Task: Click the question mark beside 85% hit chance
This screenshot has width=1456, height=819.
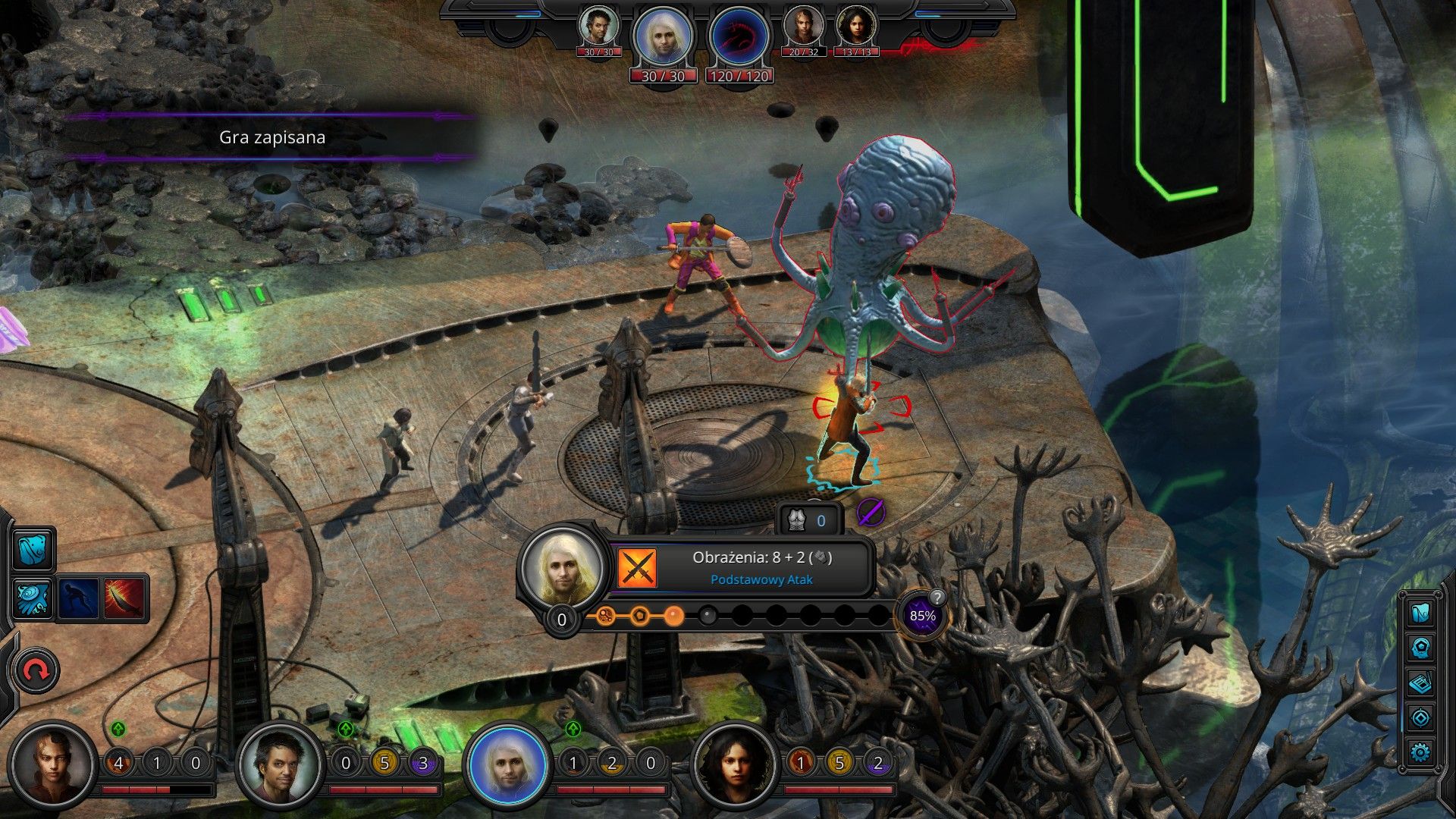Action: pyautogui.click(x=937, y=597)
